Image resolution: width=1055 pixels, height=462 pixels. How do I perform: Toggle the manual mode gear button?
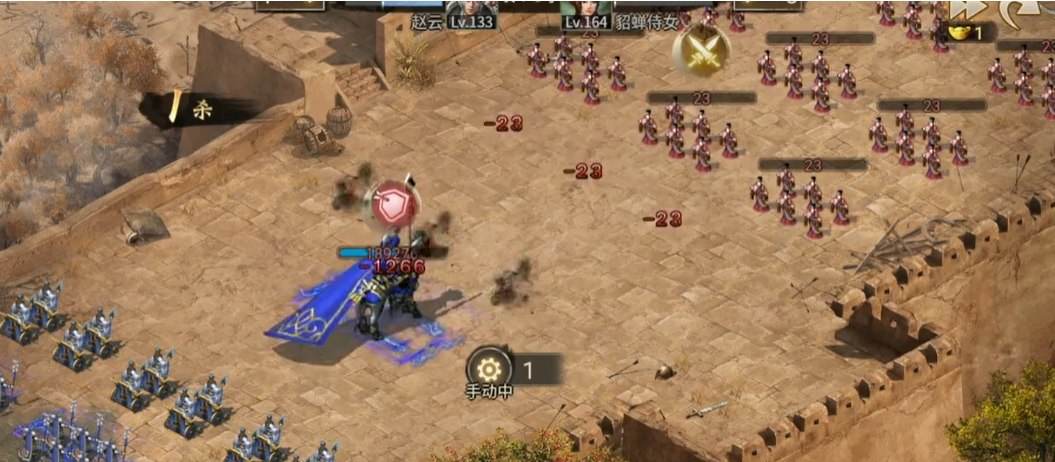pyautogui.click(x=489, y=367)
